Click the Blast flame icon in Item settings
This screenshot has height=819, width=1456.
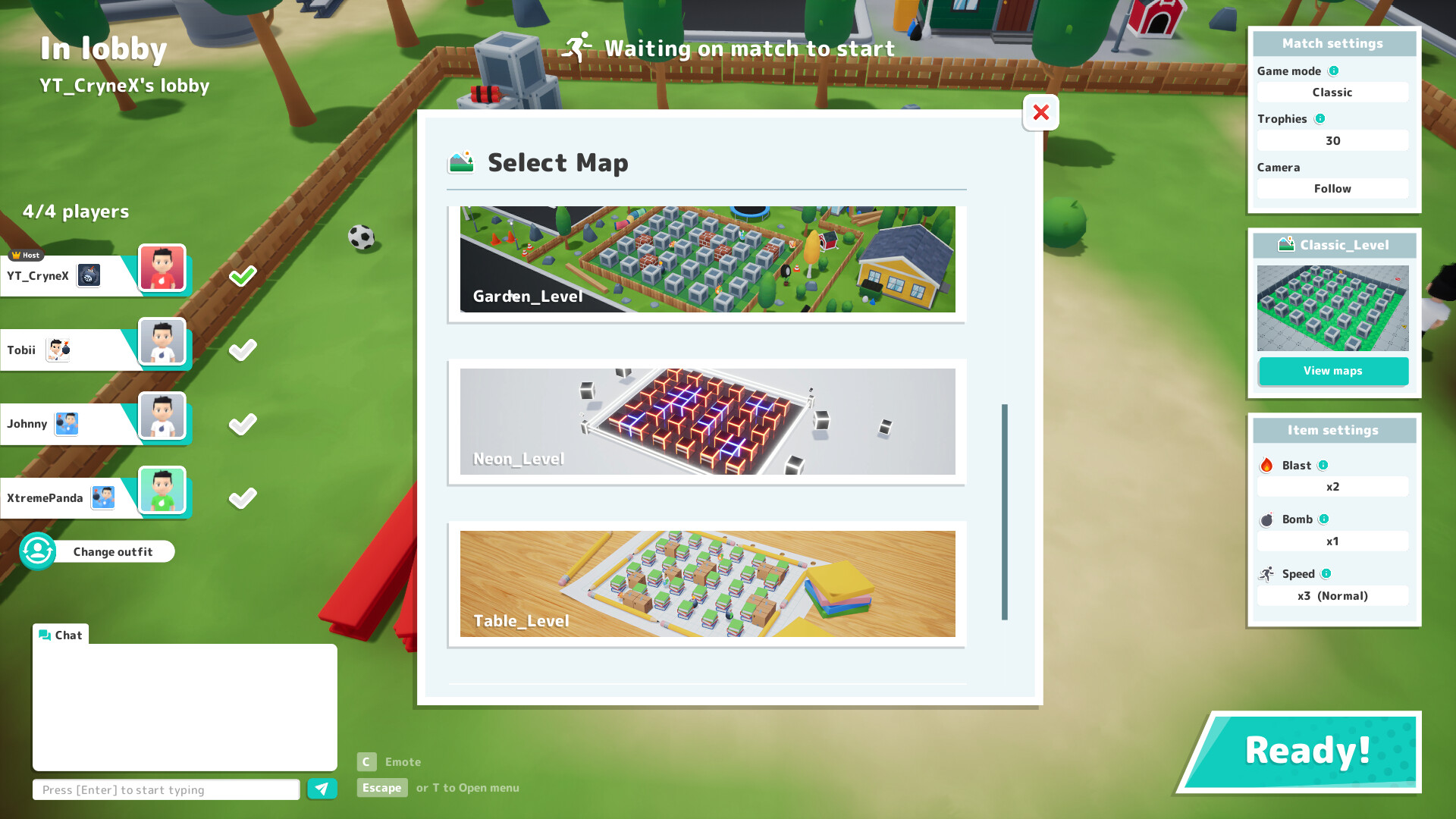[1265, 465]
